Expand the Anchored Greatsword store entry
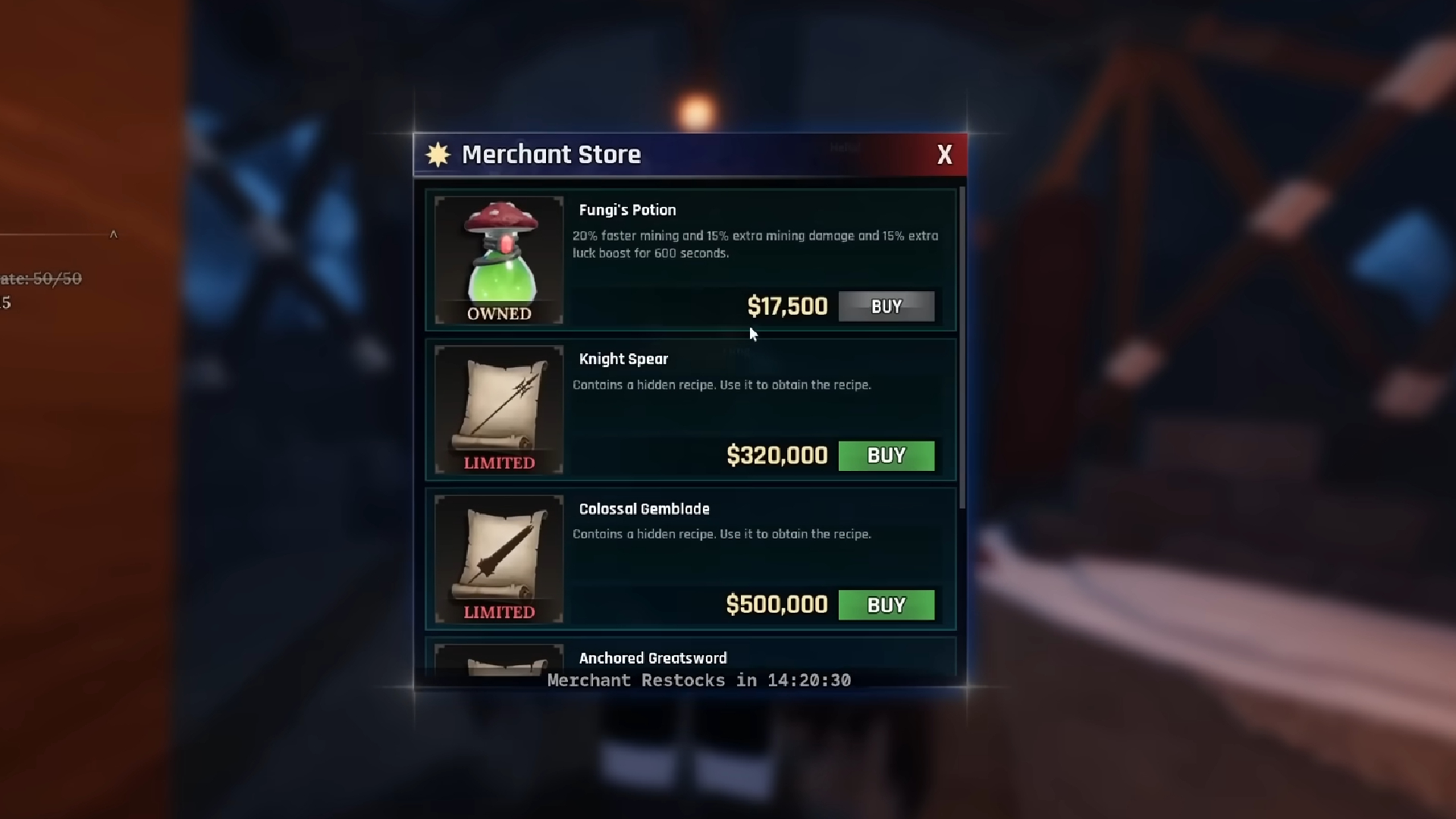The height and width of the screenshot is (819, 1456). (x=652, y=658)
